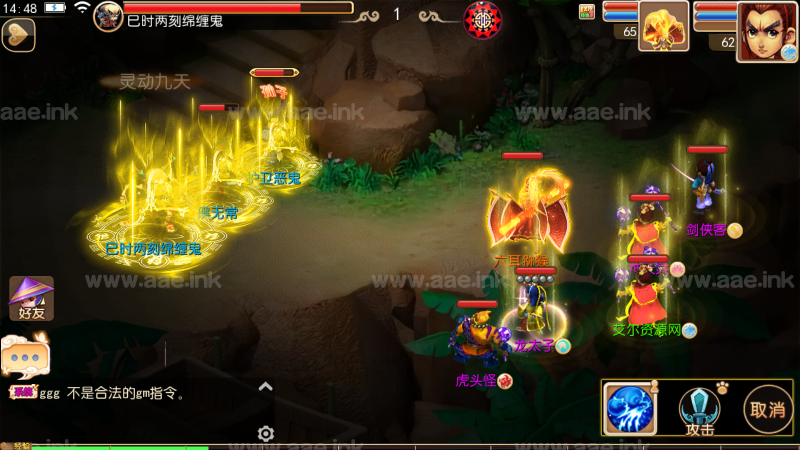Toggle the heart arrow button in the corner

(x=18, y=34)
